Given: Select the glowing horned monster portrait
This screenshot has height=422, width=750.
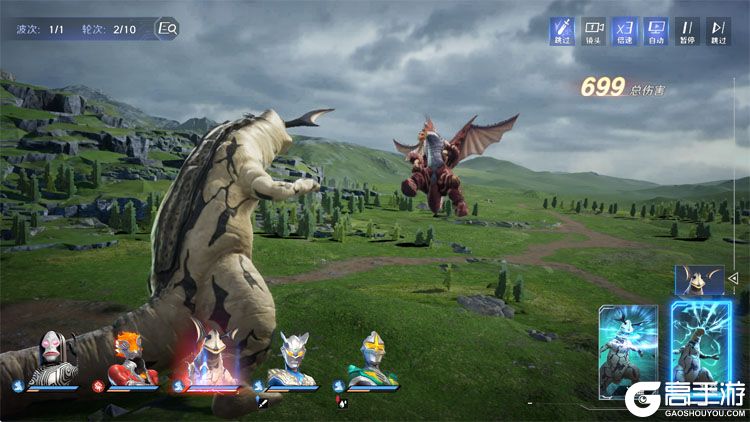Looking at the screenshot, I should click(x=212, y=357).
